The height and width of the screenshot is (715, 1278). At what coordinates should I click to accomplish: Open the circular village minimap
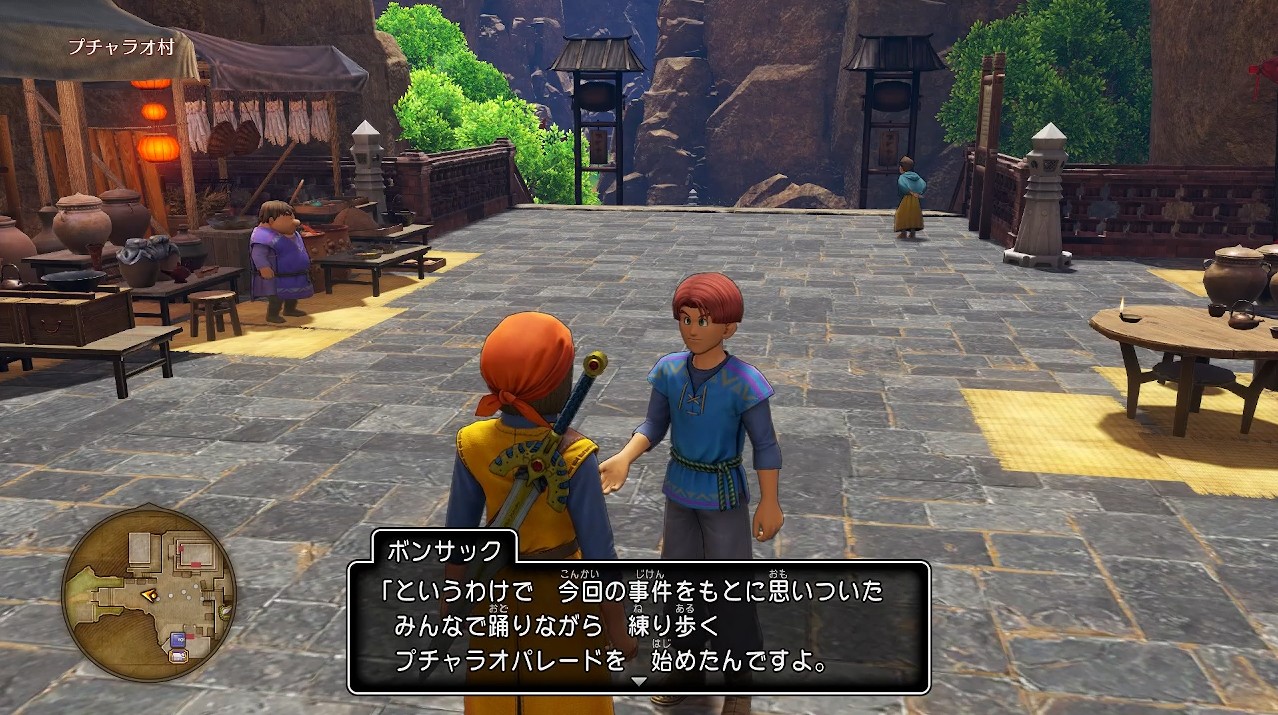(149, 594)
